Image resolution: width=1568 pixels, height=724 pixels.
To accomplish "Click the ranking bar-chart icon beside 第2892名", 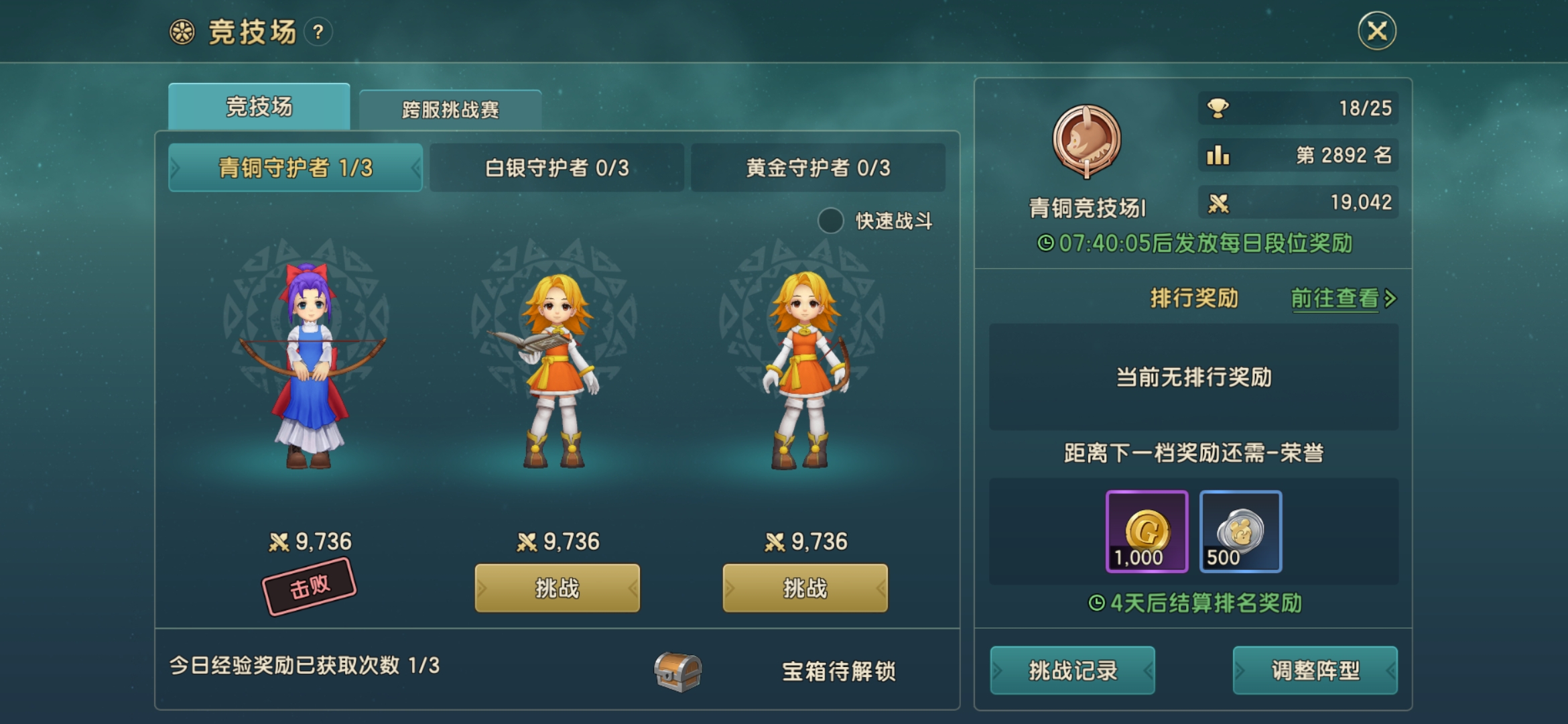I will (1217, 156).
